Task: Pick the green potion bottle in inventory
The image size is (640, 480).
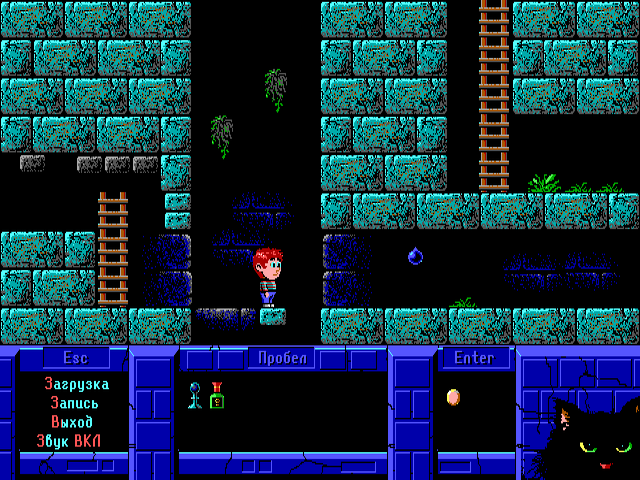Action: tap(217, 396)
